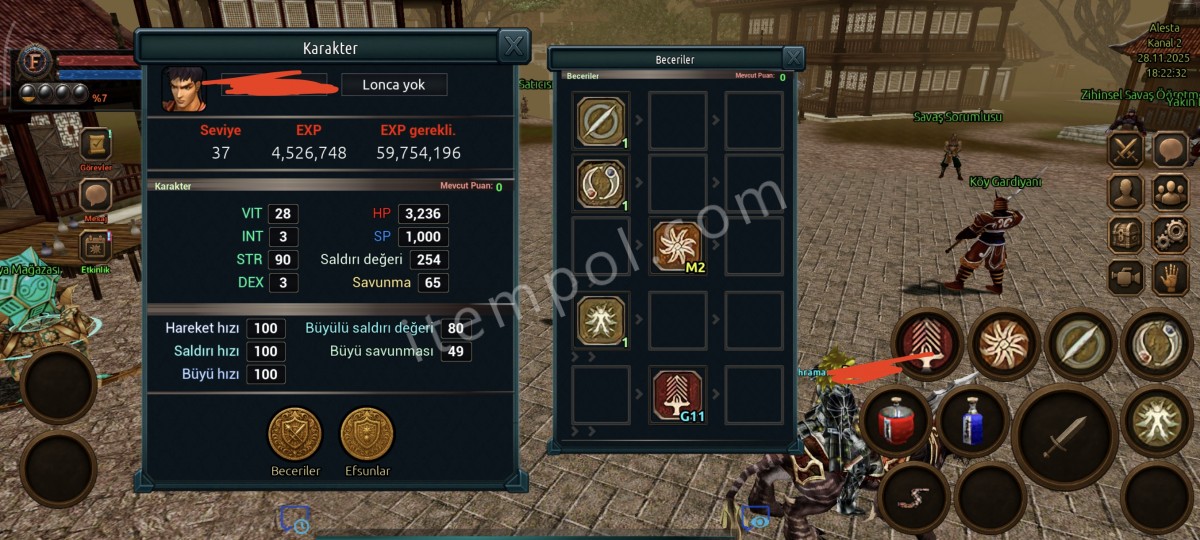Open the Etkinlik events calendar
Screen dimensions: 1200x540
click(96, 246)
